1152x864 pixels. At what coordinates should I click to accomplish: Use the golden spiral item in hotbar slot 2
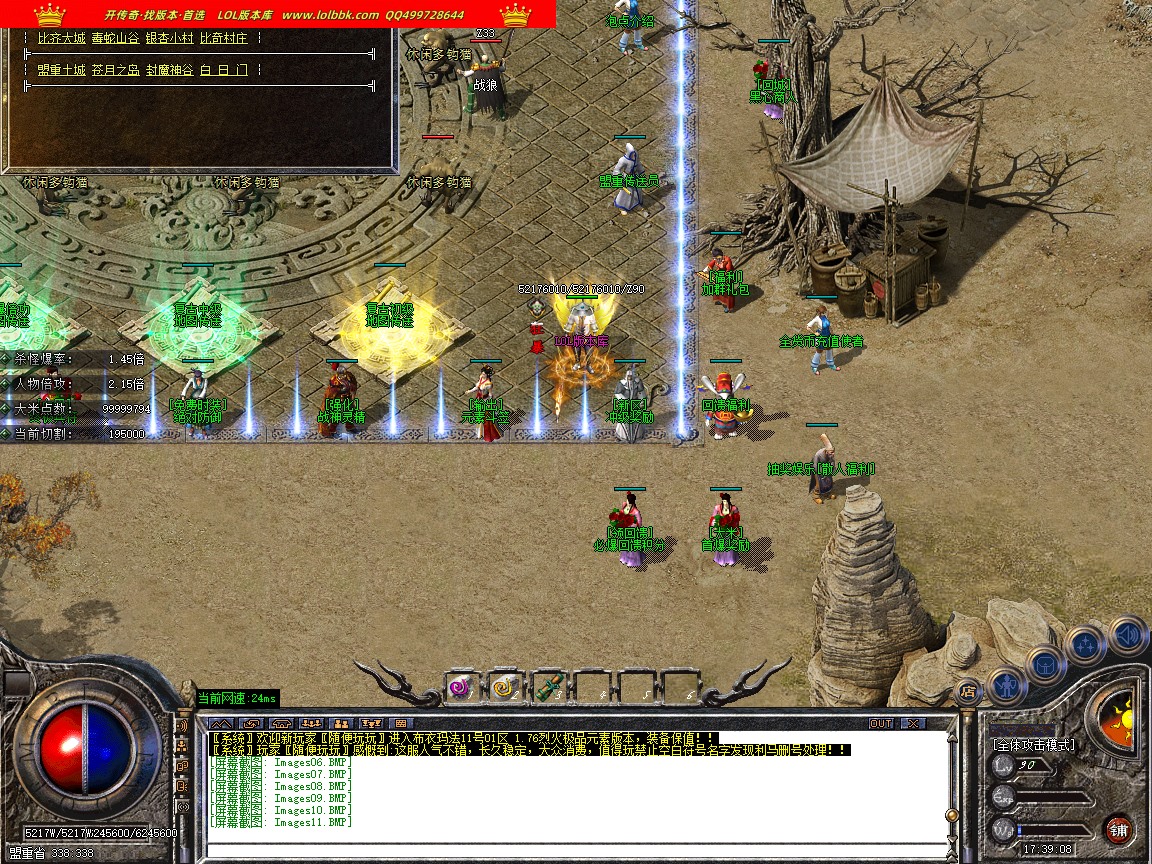pyautogui.click(x=503, y=687)
